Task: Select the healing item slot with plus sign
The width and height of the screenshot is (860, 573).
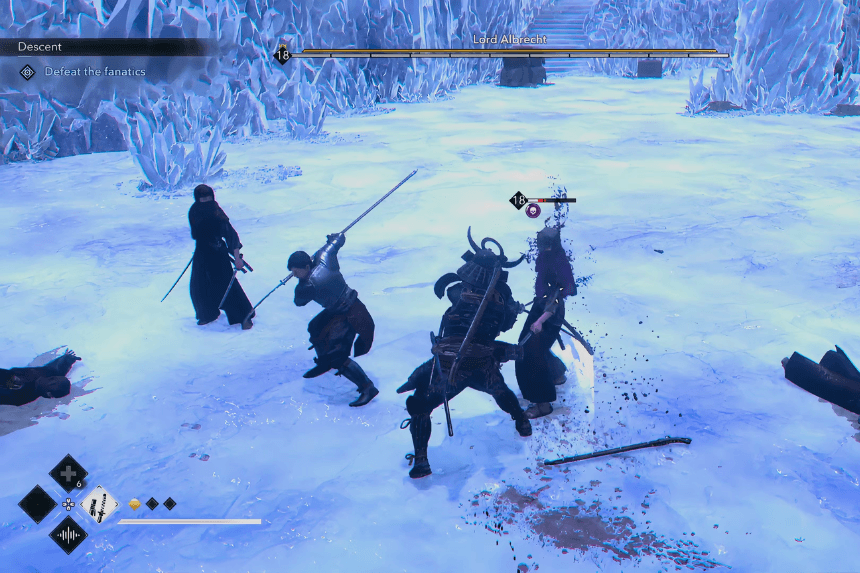Action: coord(68,473)
